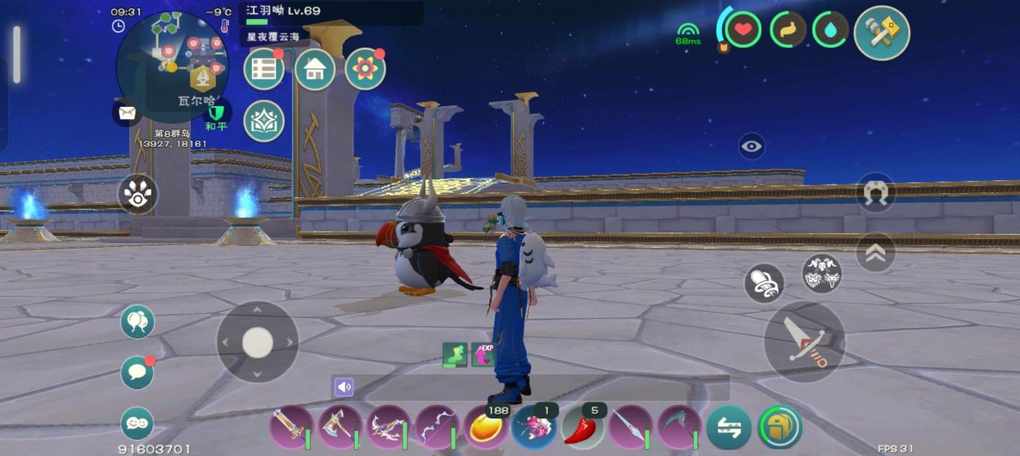Screen dimensions: 1020x456
Task: Toggle the speaker sound icon
Action: [x=344, y=387]
